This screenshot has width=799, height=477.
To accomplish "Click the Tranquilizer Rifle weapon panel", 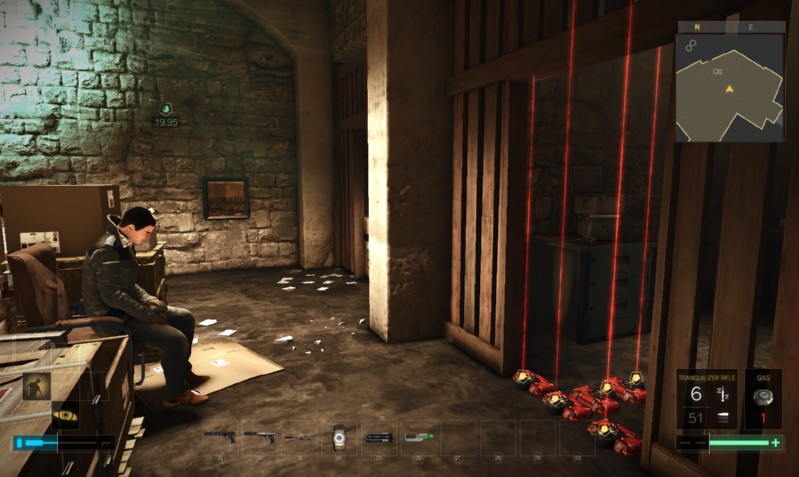I will (706, 400).
